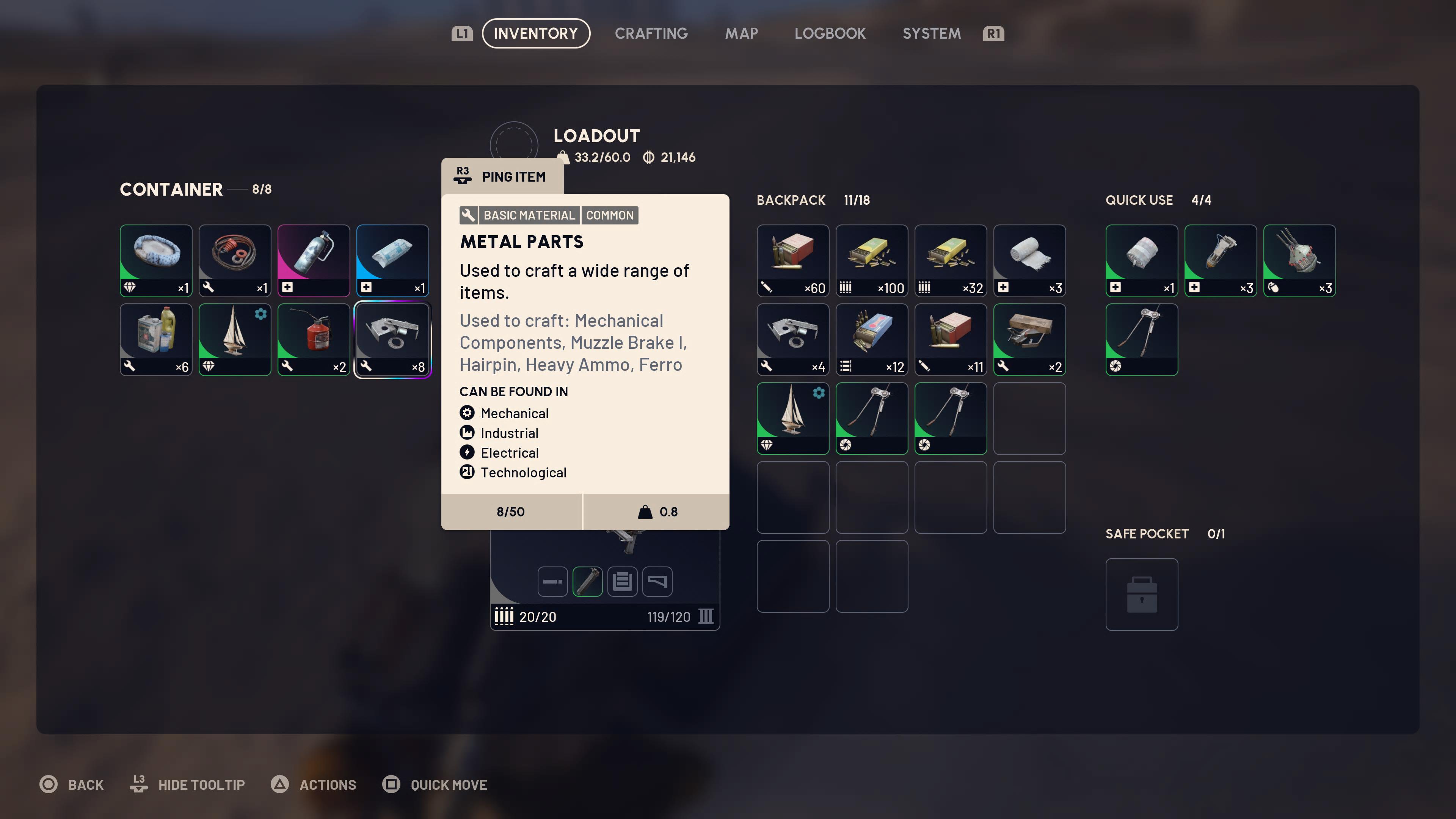
Task: Open the Logbook tab
Action: (830, 33)
